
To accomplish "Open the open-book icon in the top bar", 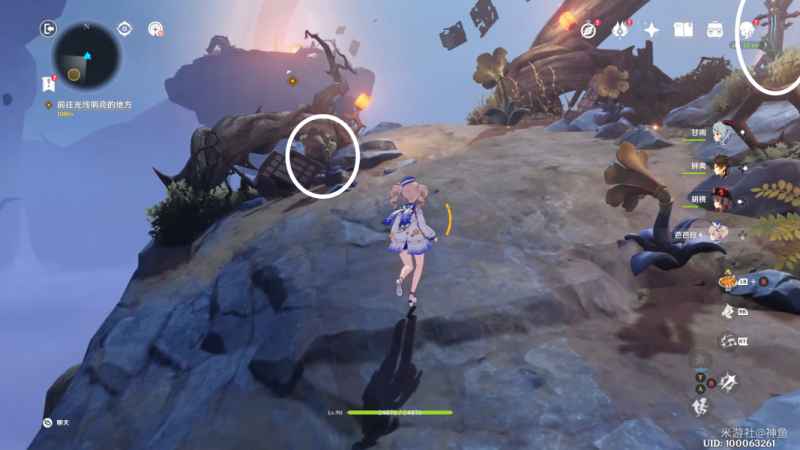I will coord(683,30).
